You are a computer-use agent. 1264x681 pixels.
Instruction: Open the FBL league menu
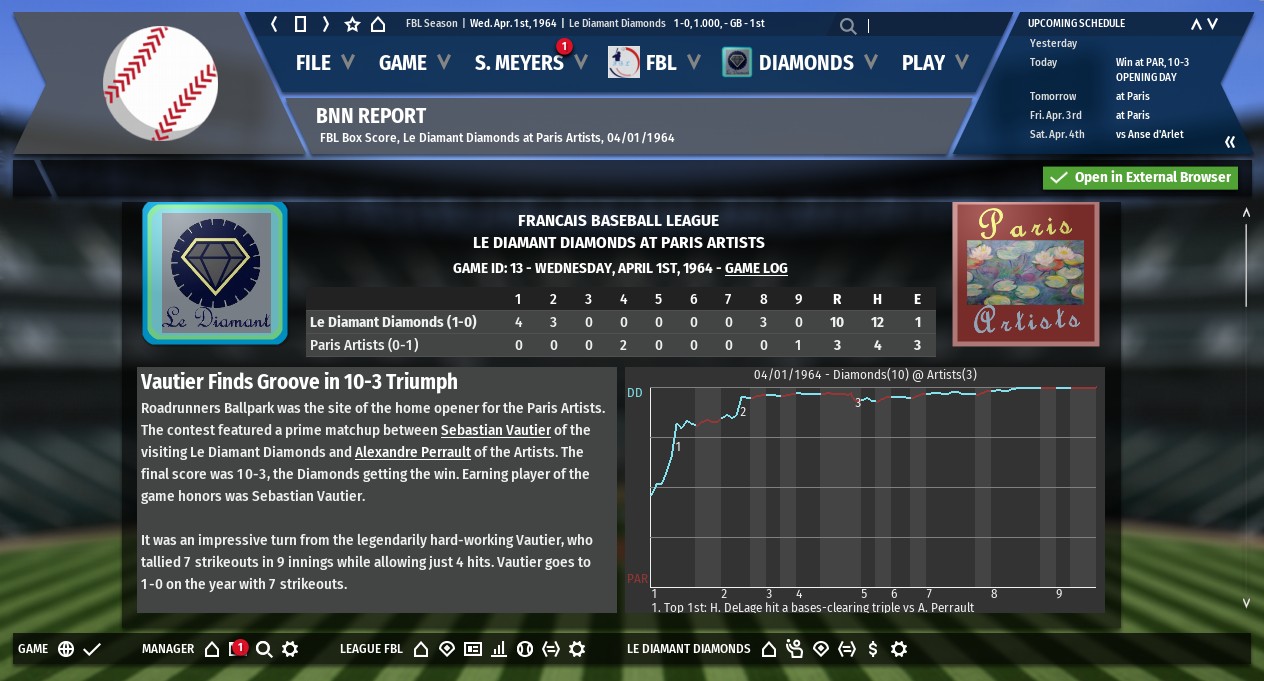click(x=659, y=63)
